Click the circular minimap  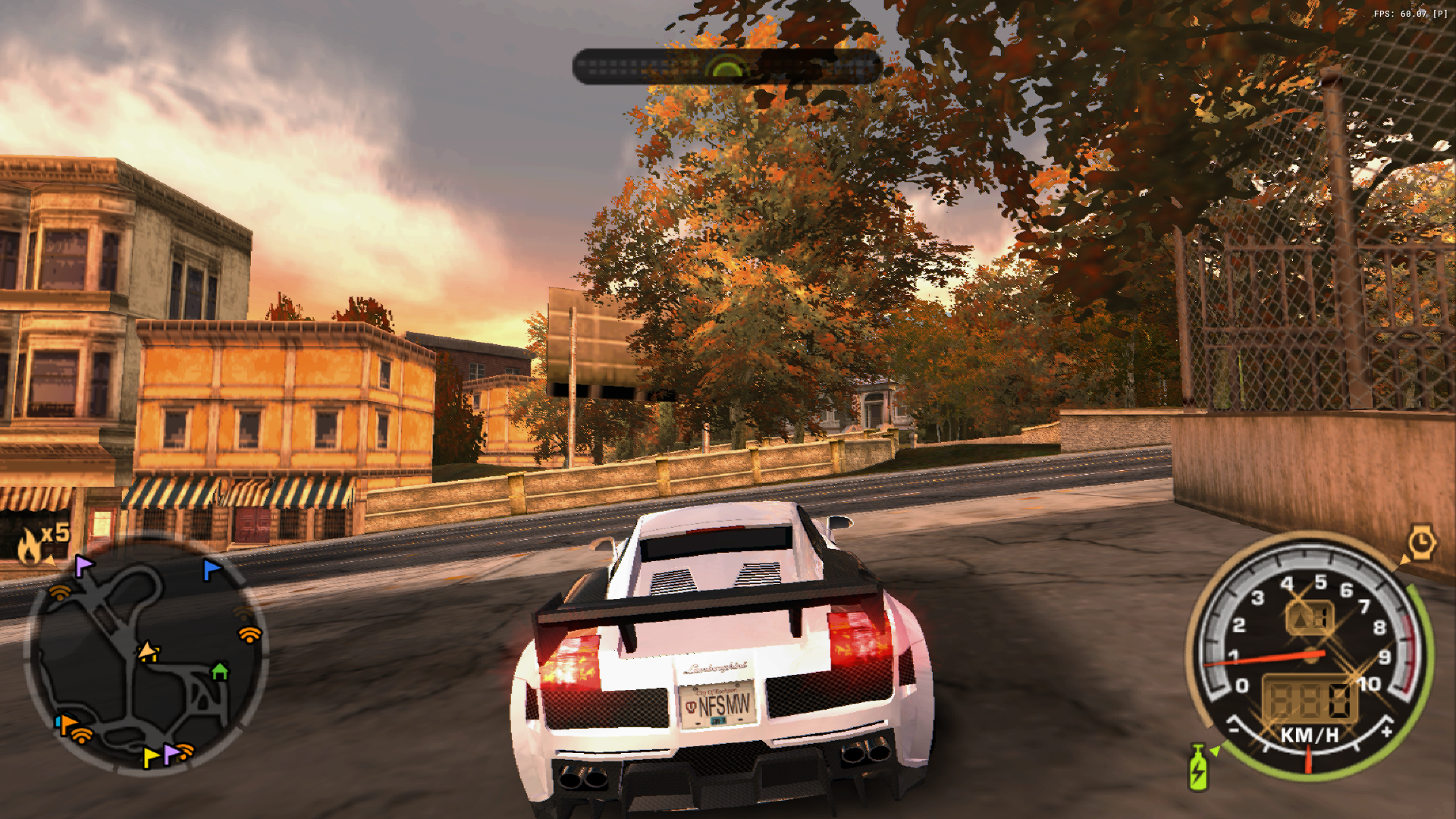click(146, 657)
